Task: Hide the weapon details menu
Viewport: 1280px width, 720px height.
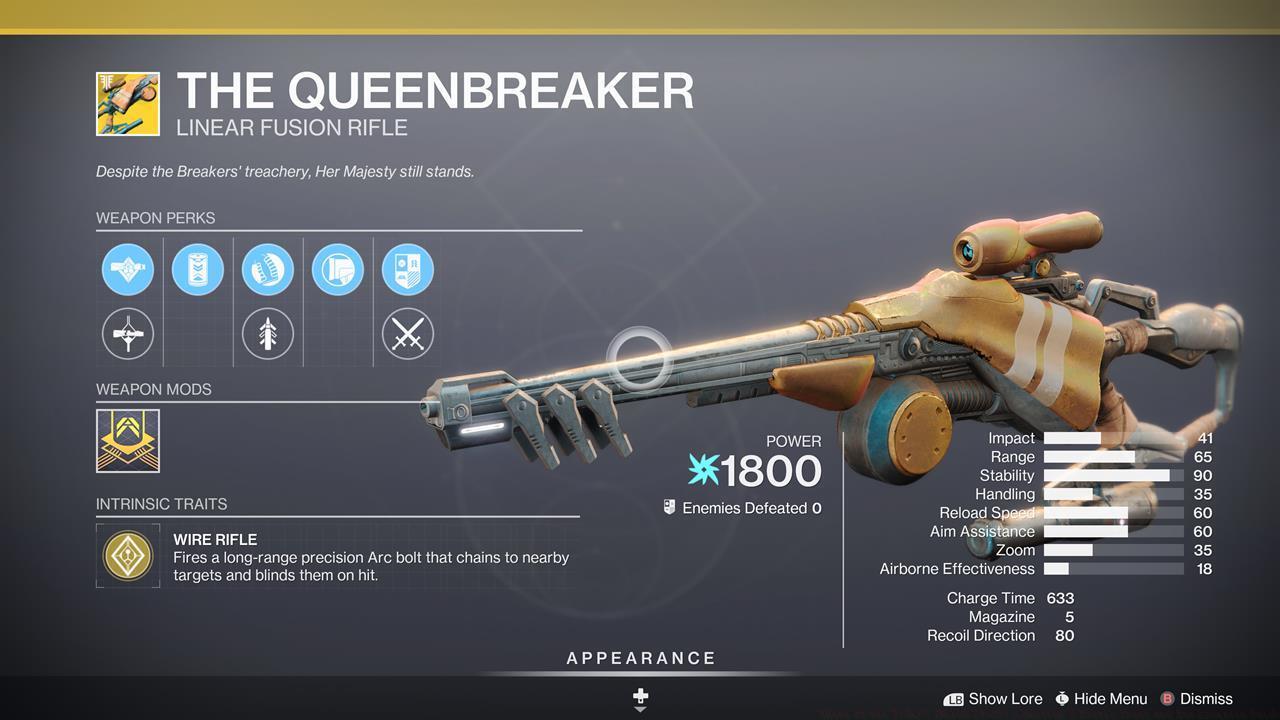Action: coord(1101,699)
